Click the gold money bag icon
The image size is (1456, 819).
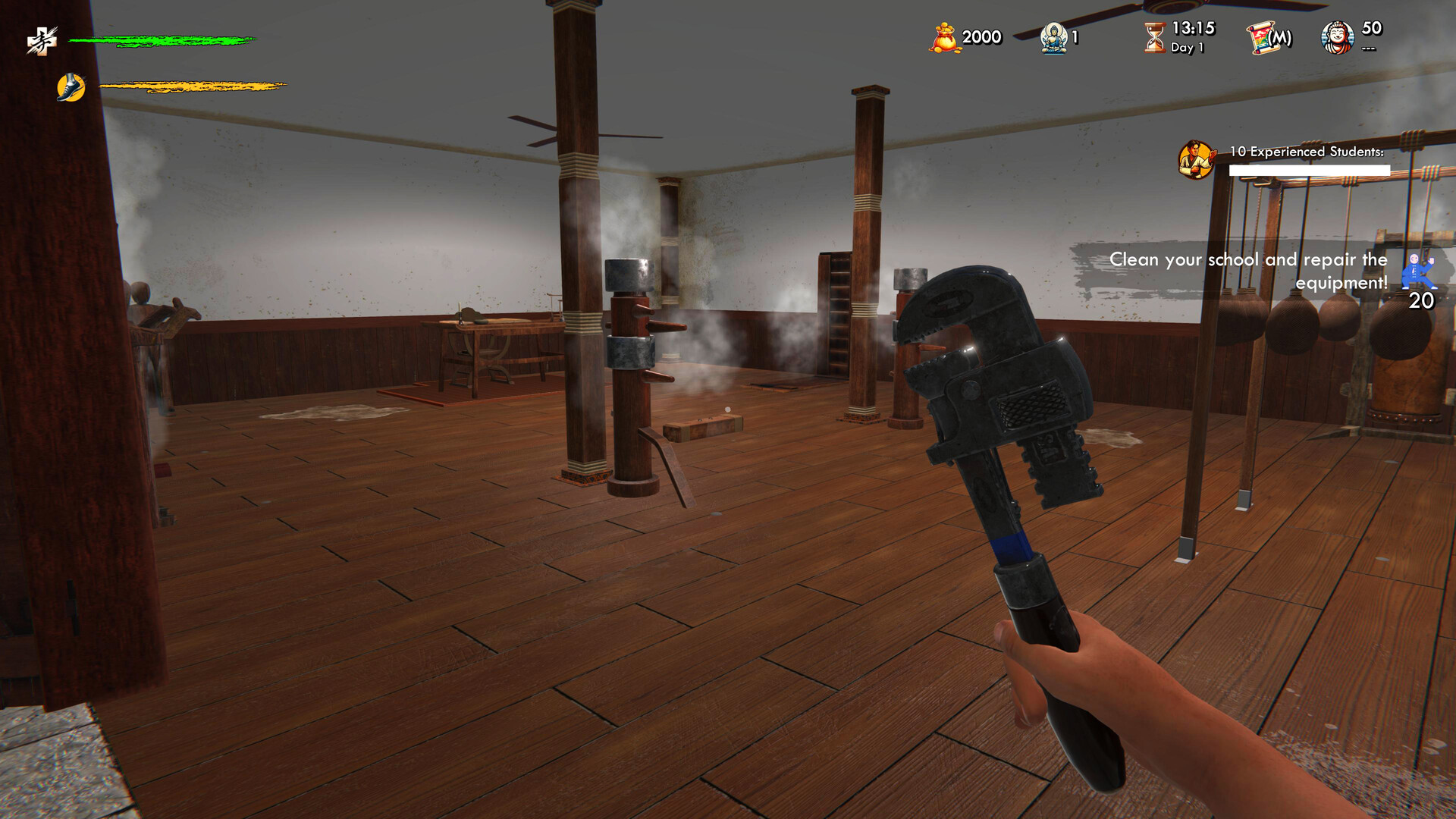(943, 38)
